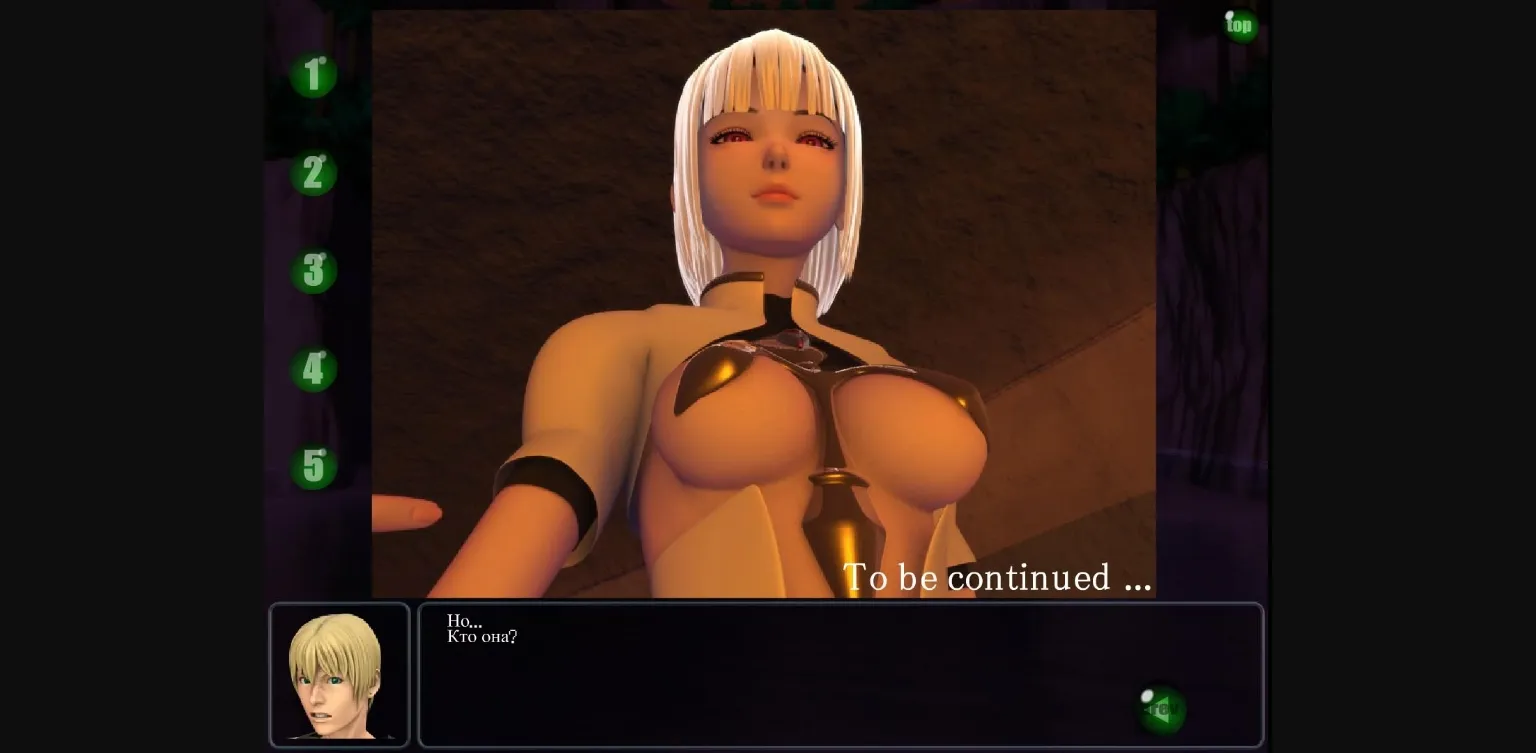Select chapter button 2 on the left sidebar
1536x753 pixels.
[x=313, y=174]
